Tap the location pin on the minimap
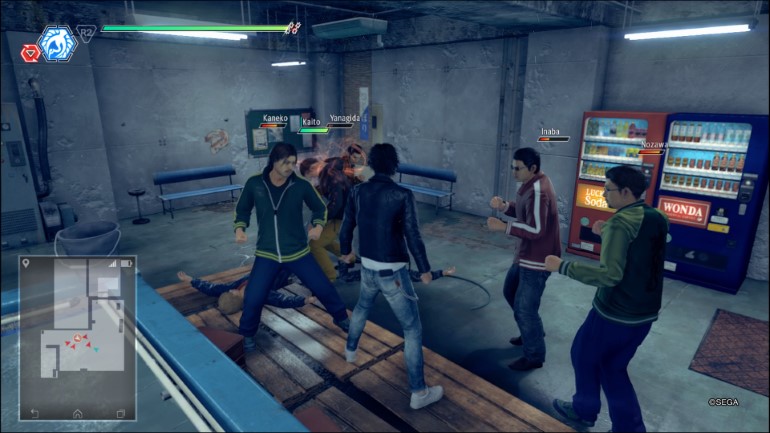The height and width of the screenshot is (433, 770). point(26,264)
